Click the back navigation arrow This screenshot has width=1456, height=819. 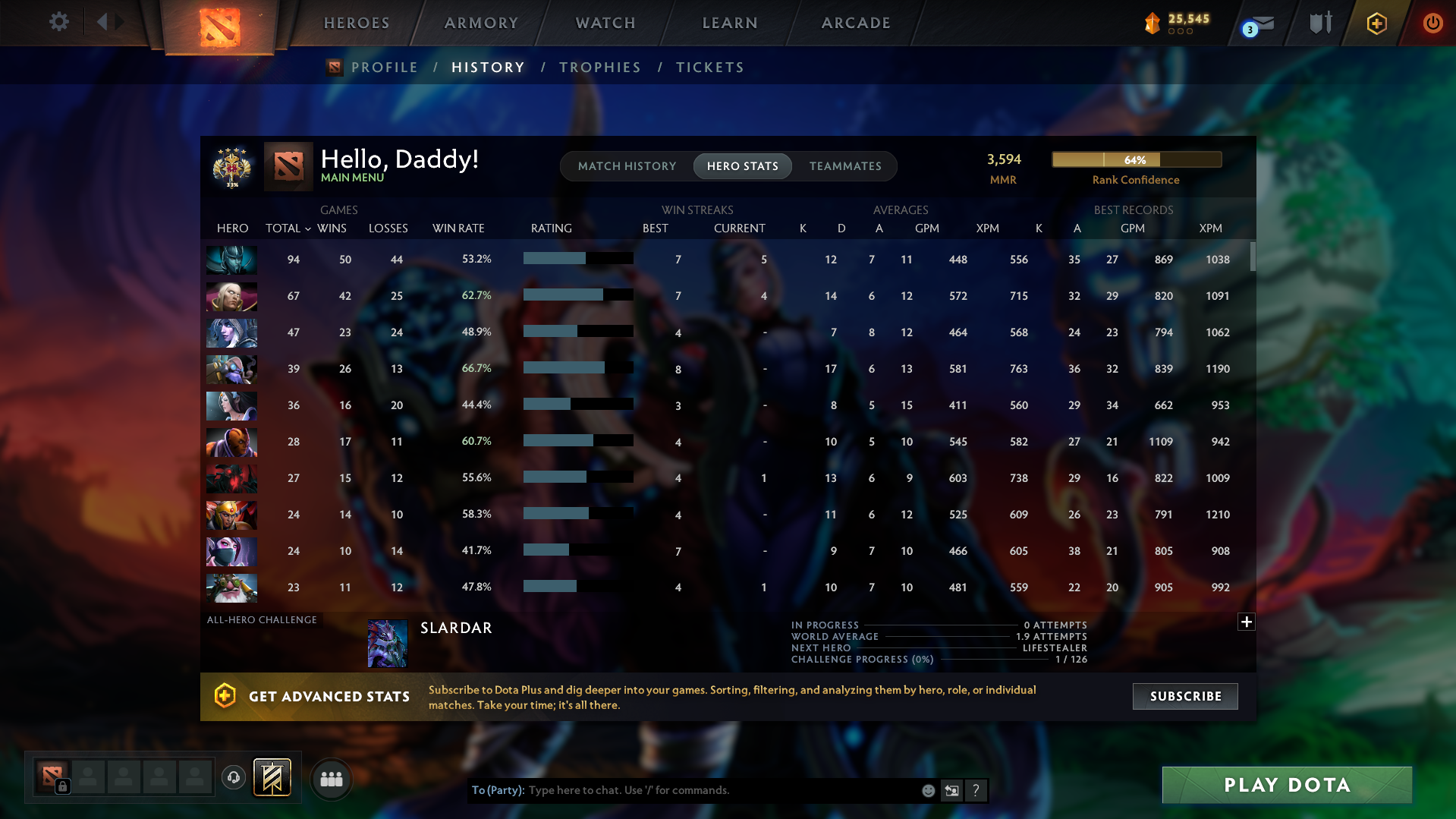(104, 22)
